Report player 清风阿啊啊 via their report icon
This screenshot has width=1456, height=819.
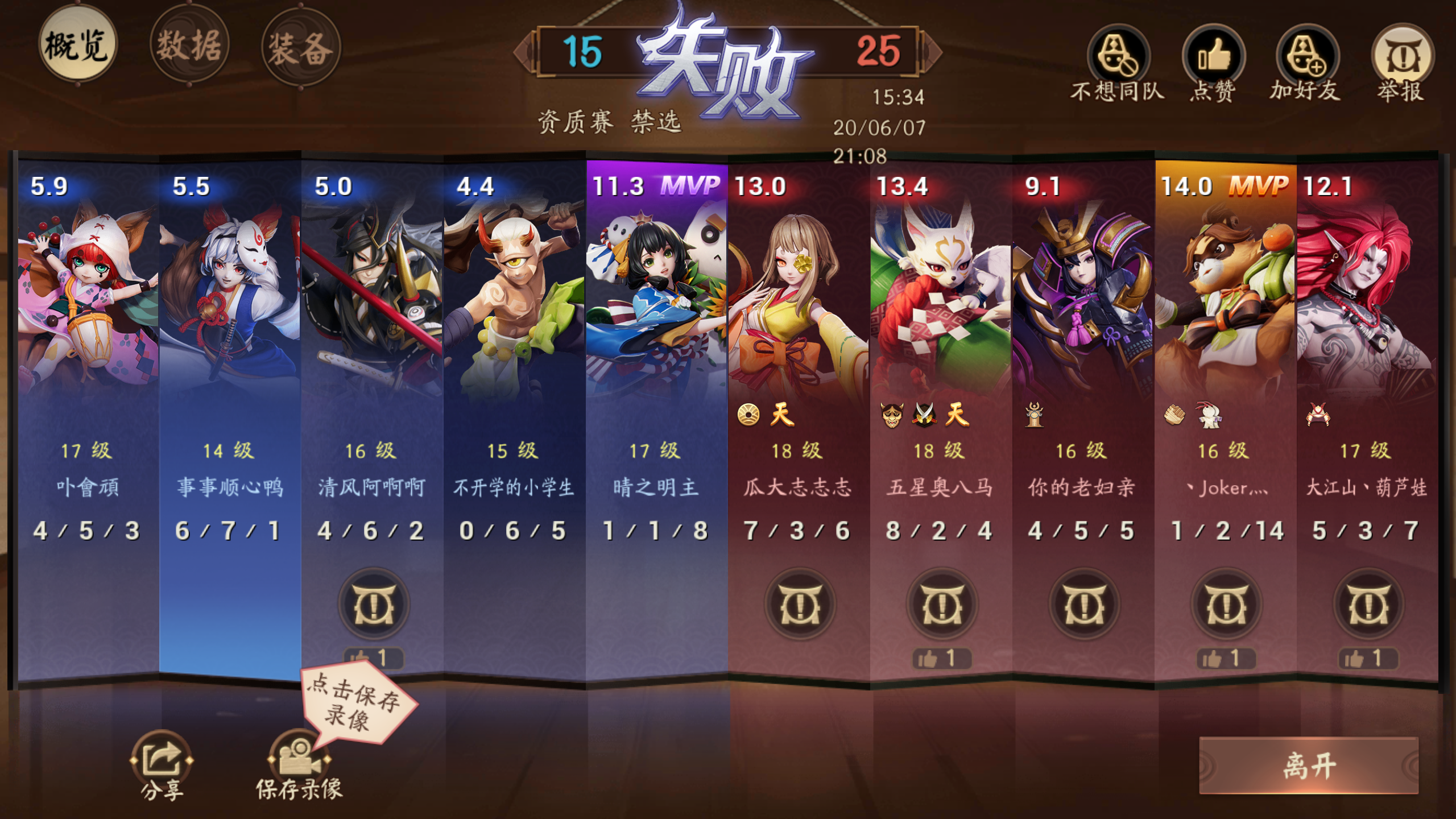(x=373, y=604)
